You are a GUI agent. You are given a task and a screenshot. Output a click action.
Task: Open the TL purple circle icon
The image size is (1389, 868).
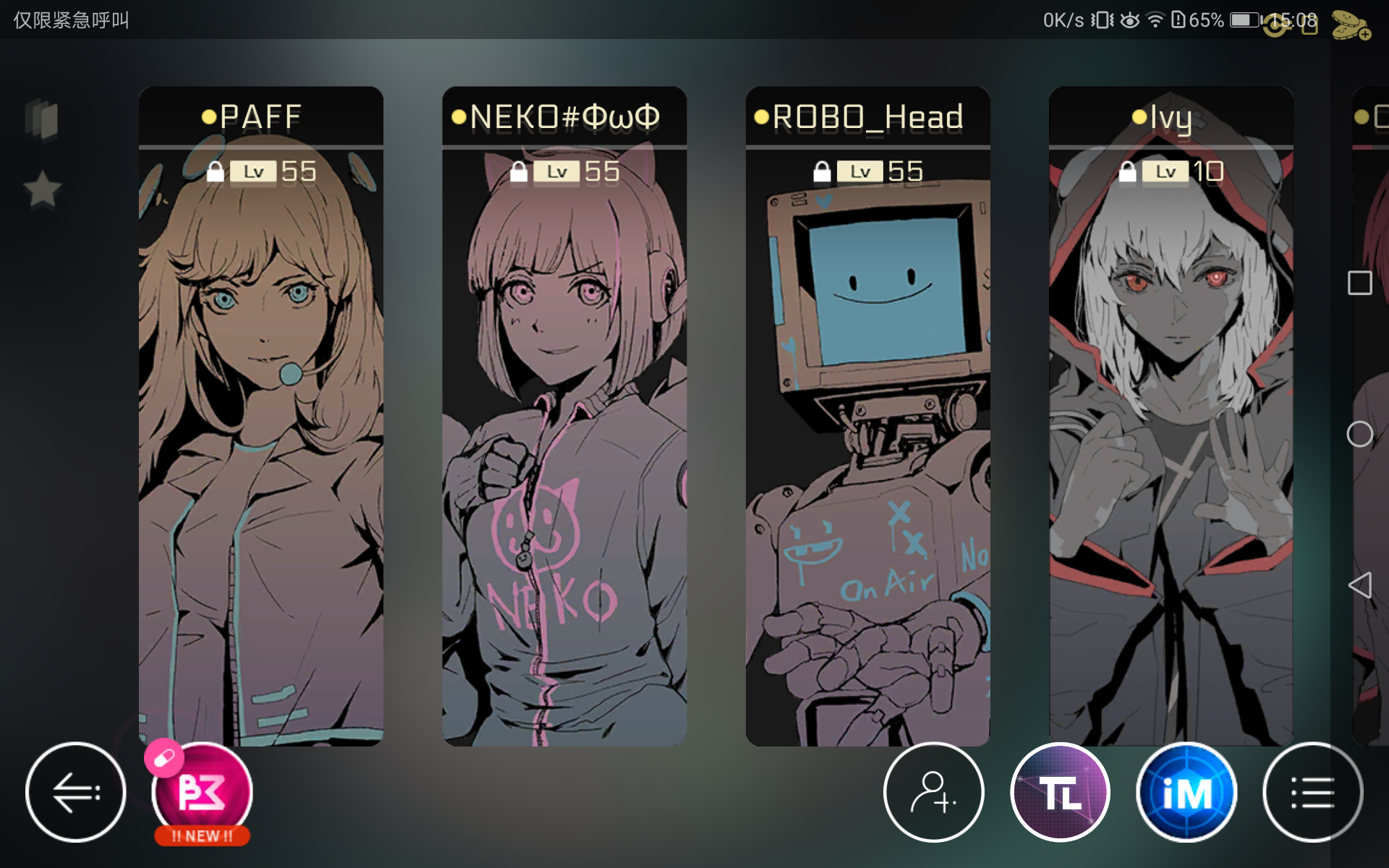pos(1059,792)
